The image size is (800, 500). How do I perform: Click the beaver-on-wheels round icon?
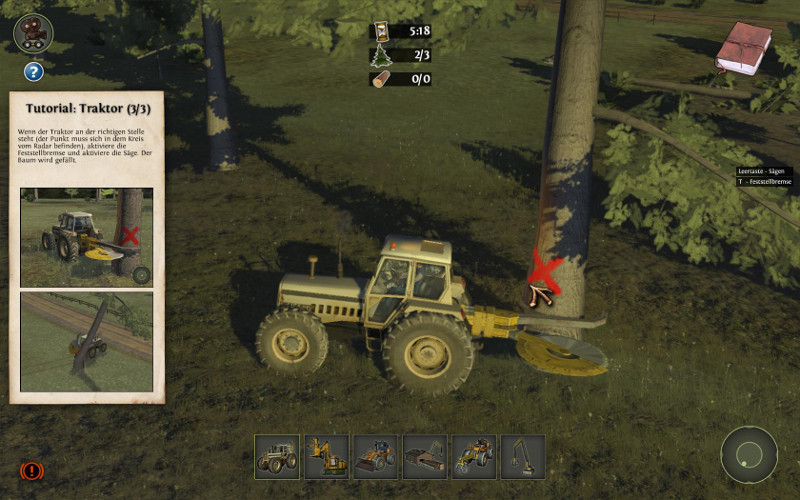[x=33, y=33]
